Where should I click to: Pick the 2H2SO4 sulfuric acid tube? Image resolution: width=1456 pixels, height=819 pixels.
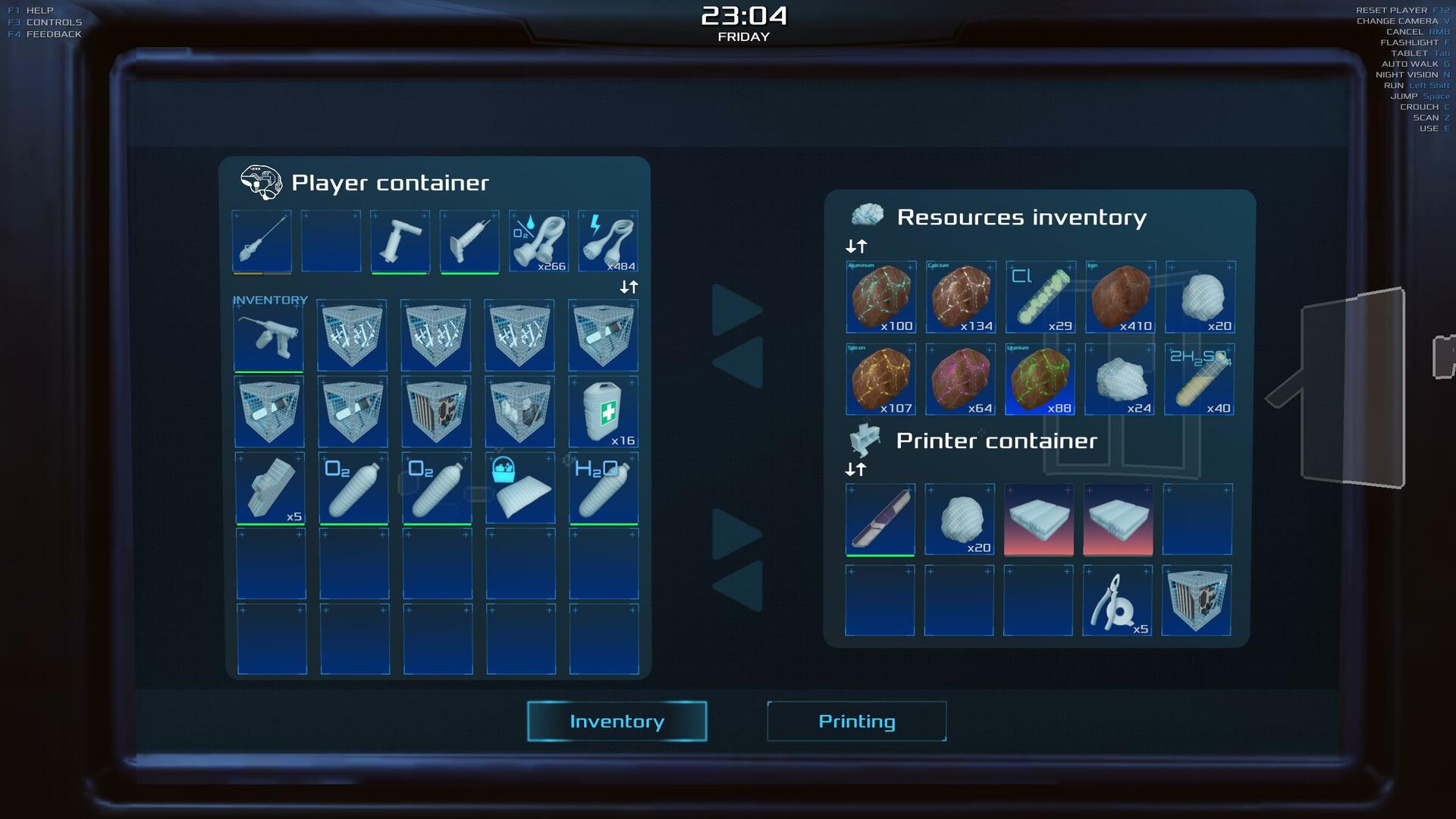pos(1199,379)
